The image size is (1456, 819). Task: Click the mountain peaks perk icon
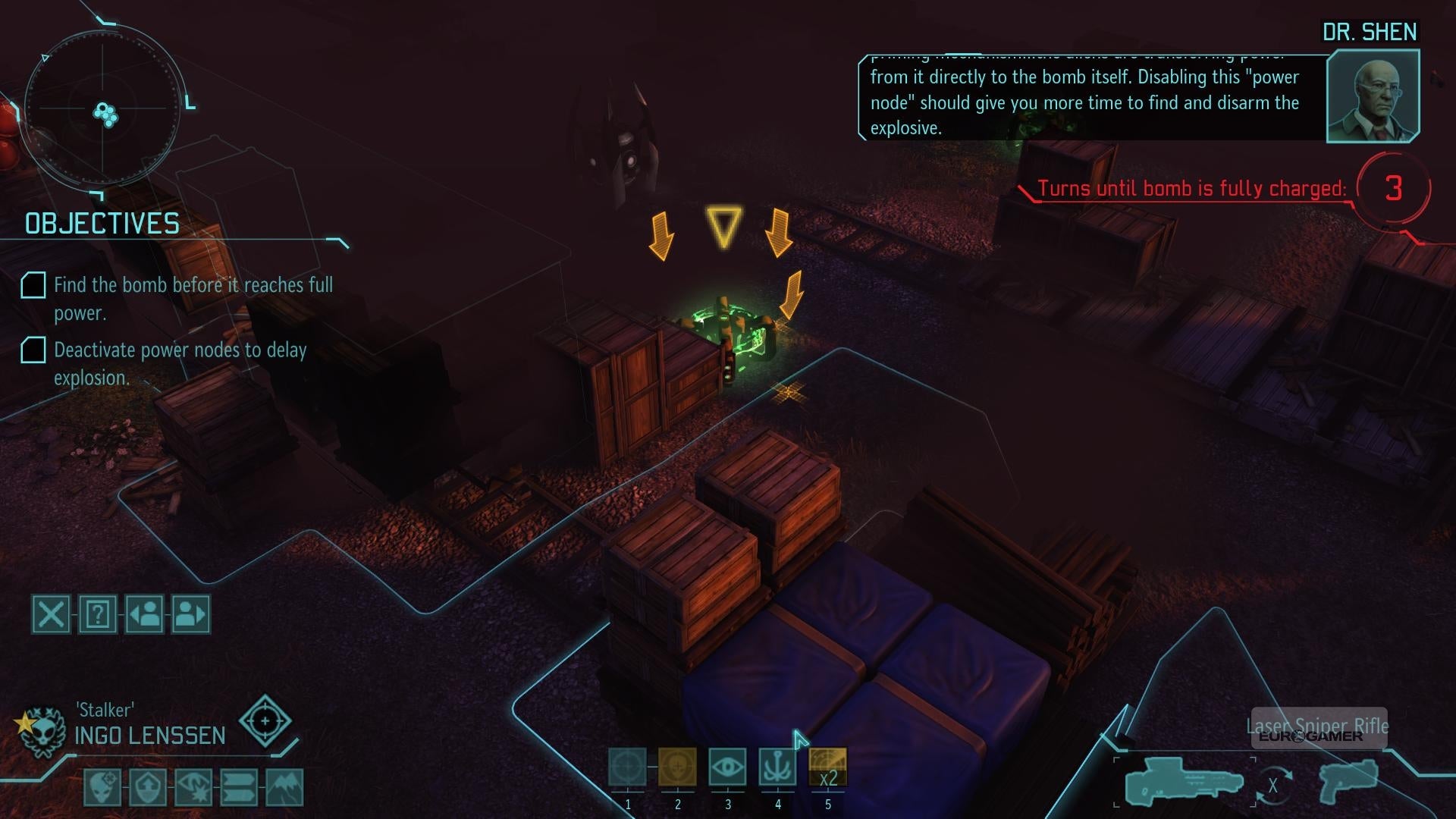point(285,788)
